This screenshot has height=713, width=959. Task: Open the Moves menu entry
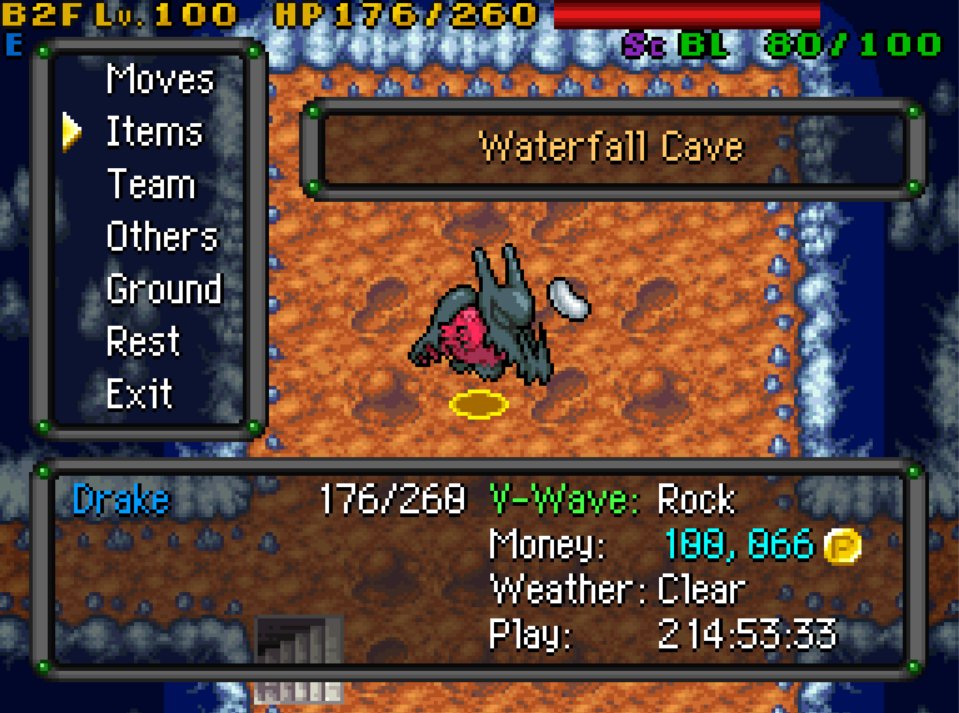(160, 80)
